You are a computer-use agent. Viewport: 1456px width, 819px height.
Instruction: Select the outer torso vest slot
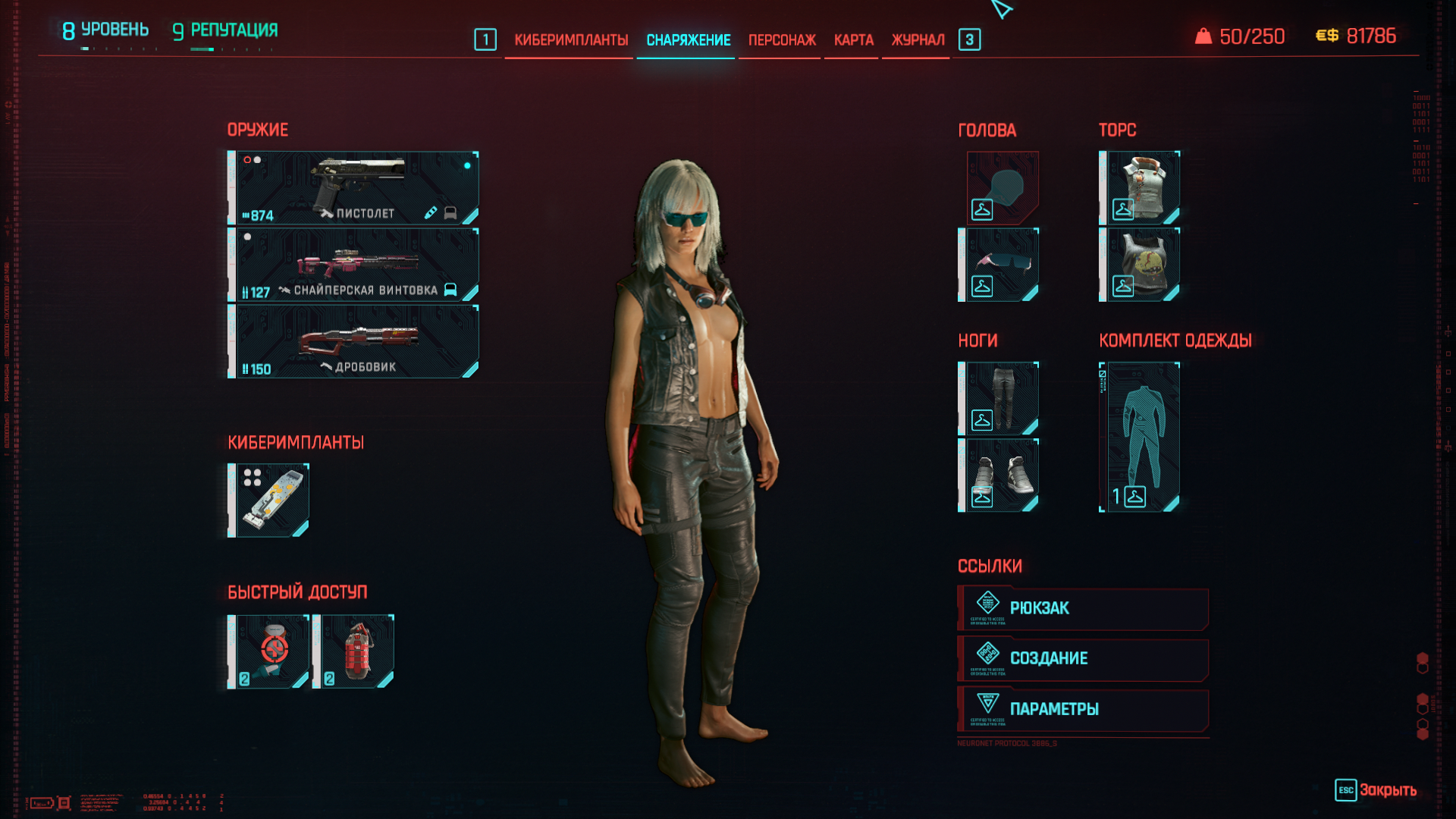pyautogui.click(x=1141, y=188)
